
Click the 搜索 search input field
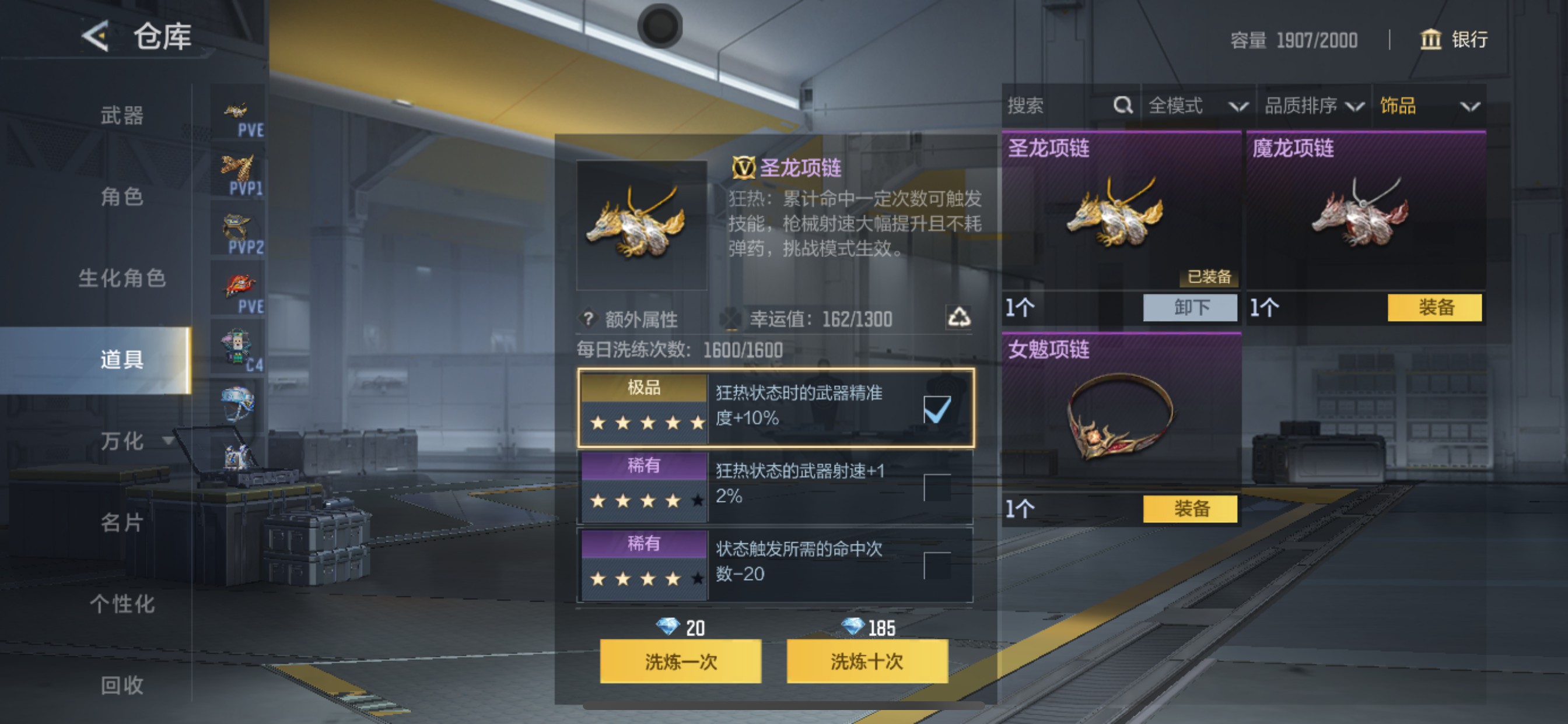(x=1047, y=106)
